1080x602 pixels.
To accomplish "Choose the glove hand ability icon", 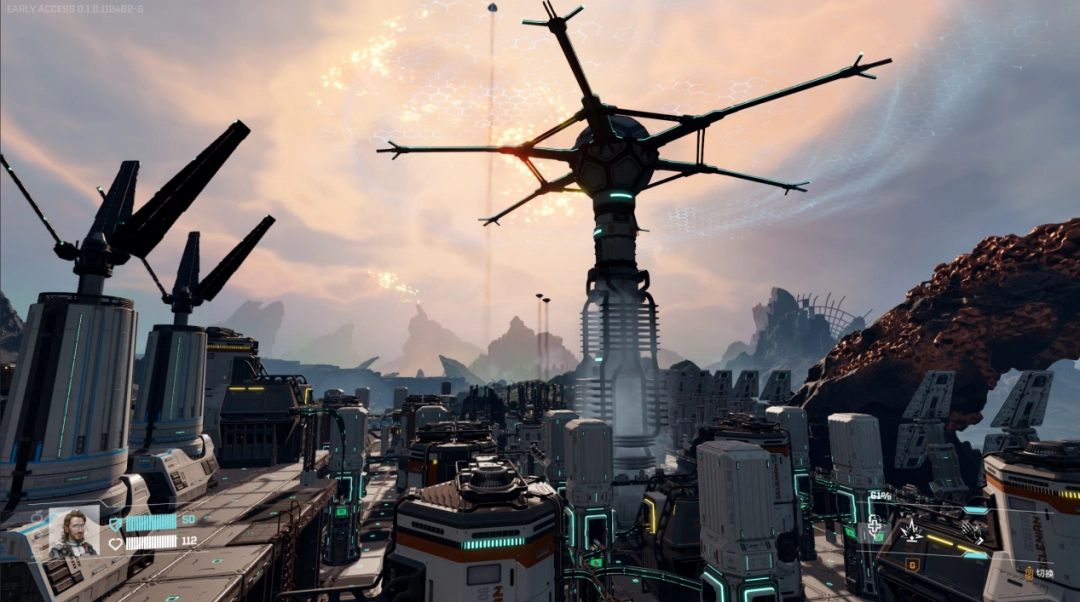I will pyautogui.click(x=970, y=531).
